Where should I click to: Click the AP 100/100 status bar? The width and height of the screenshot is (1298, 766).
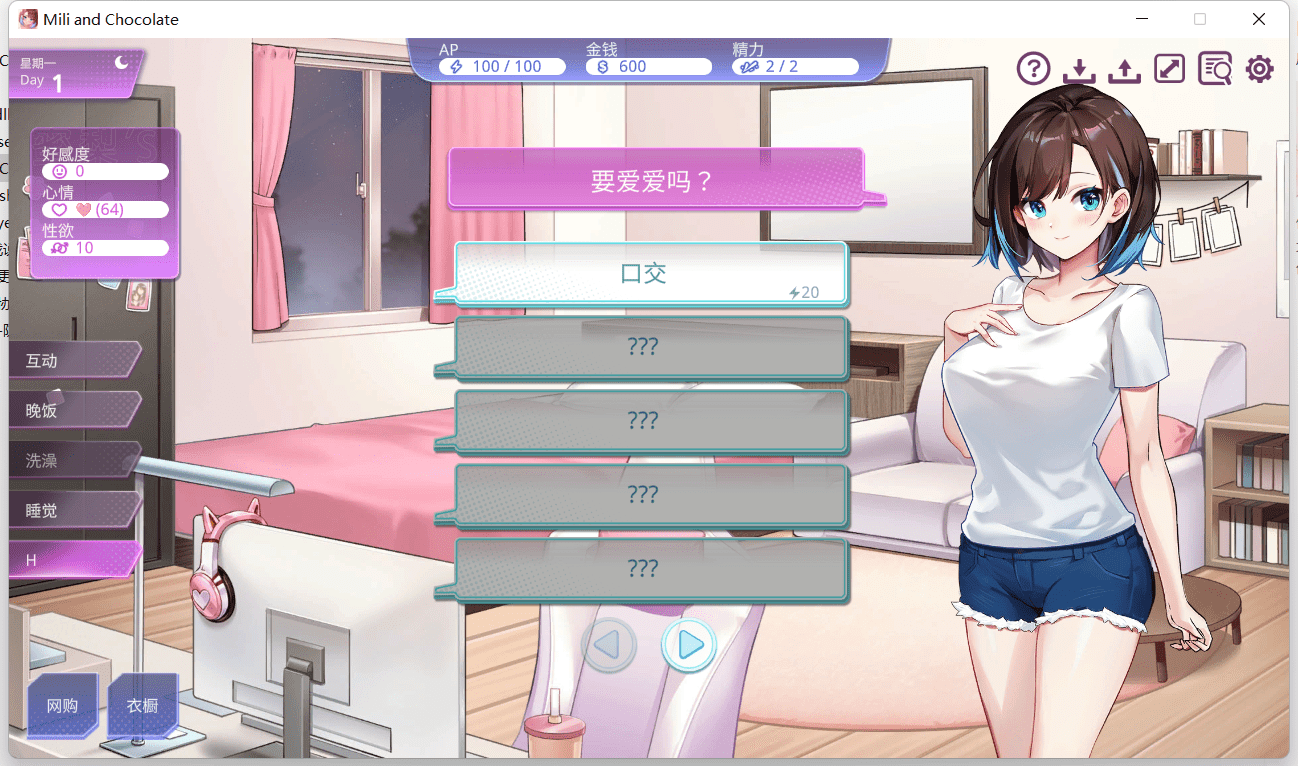coord(501,66)
